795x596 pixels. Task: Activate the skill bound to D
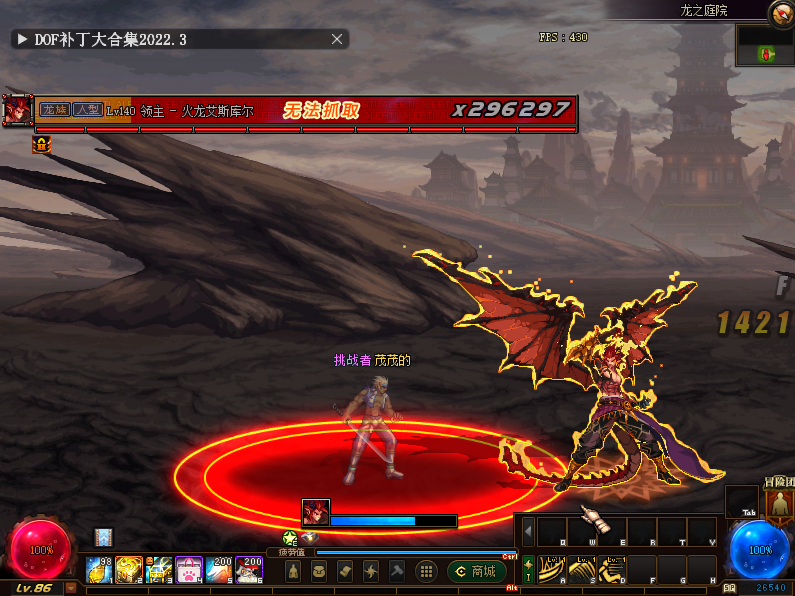[612, 569]
